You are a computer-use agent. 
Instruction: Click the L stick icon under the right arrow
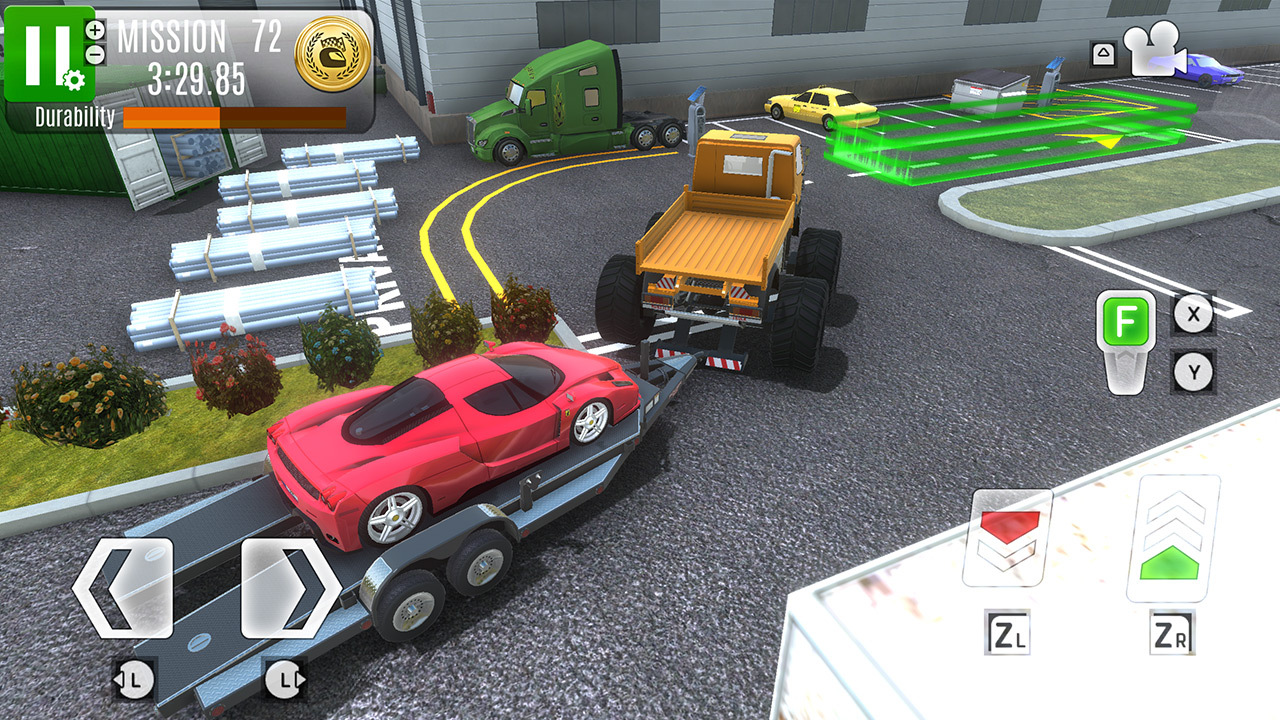pyautogui.click(x=283, y=682)
